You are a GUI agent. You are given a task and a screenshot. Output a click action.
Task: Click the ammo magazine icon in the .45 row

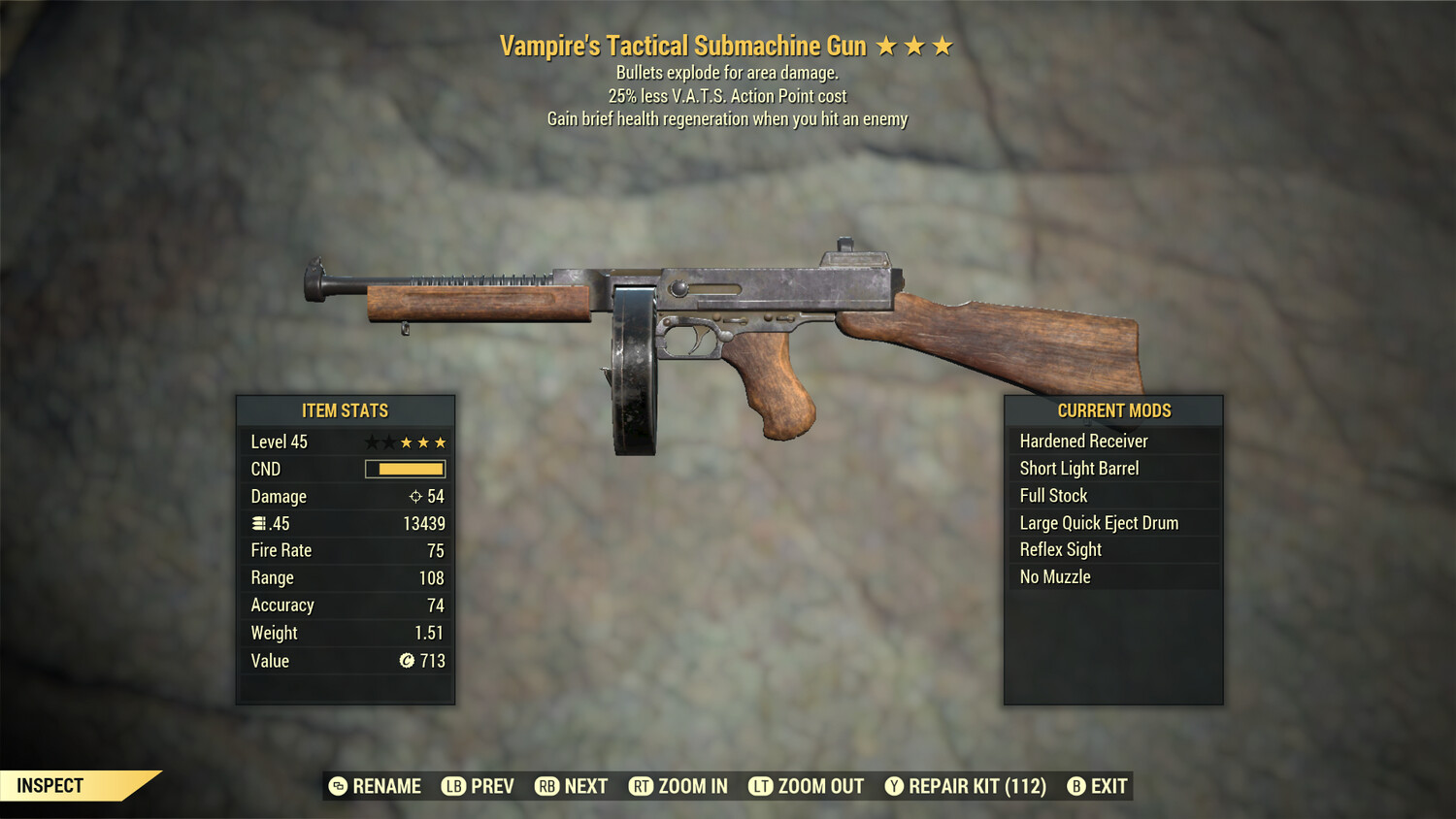[258, 523]
